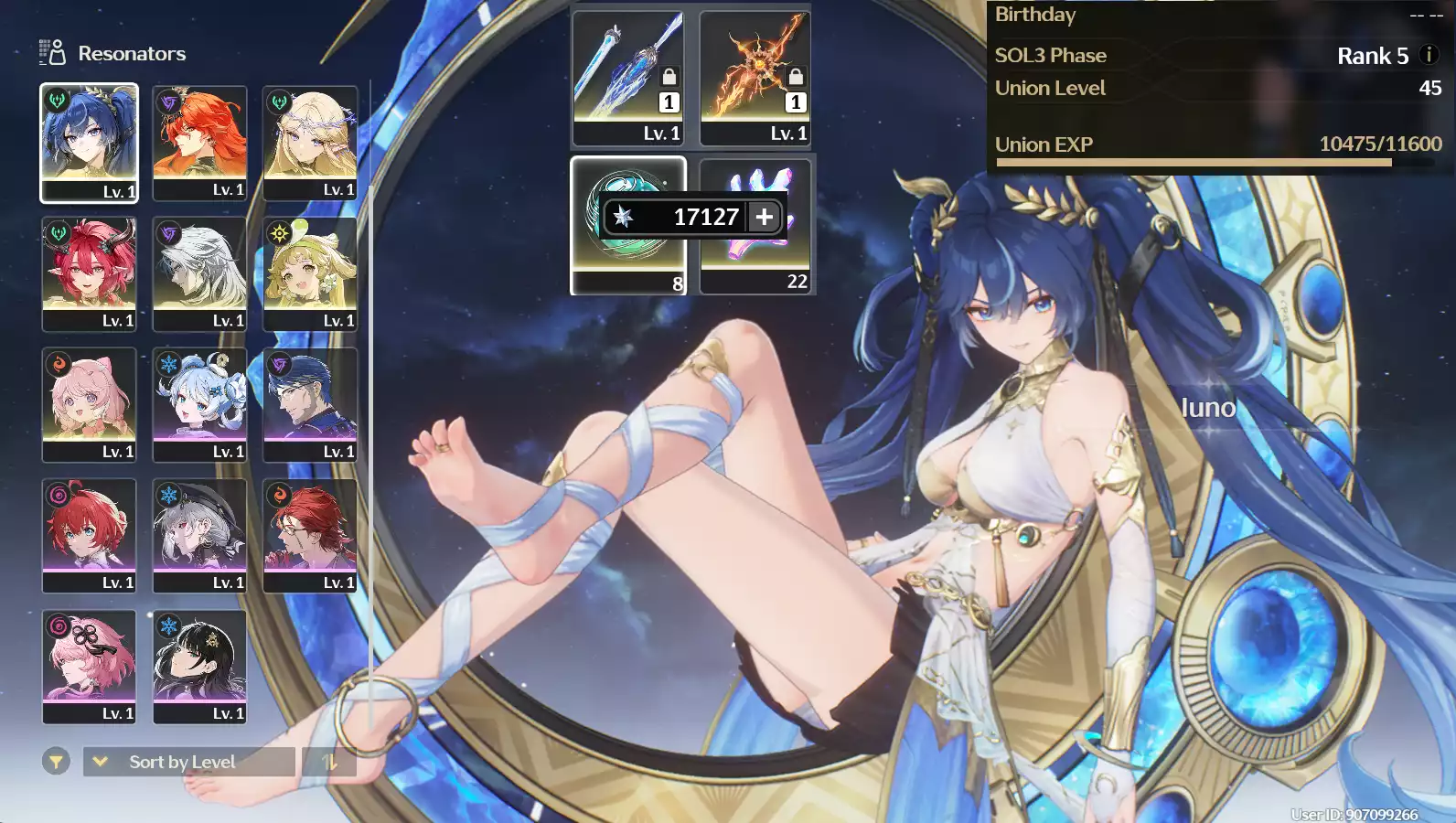Choose the blonde resonator with green hat
Screen dimensions: 1456x823
310,273
